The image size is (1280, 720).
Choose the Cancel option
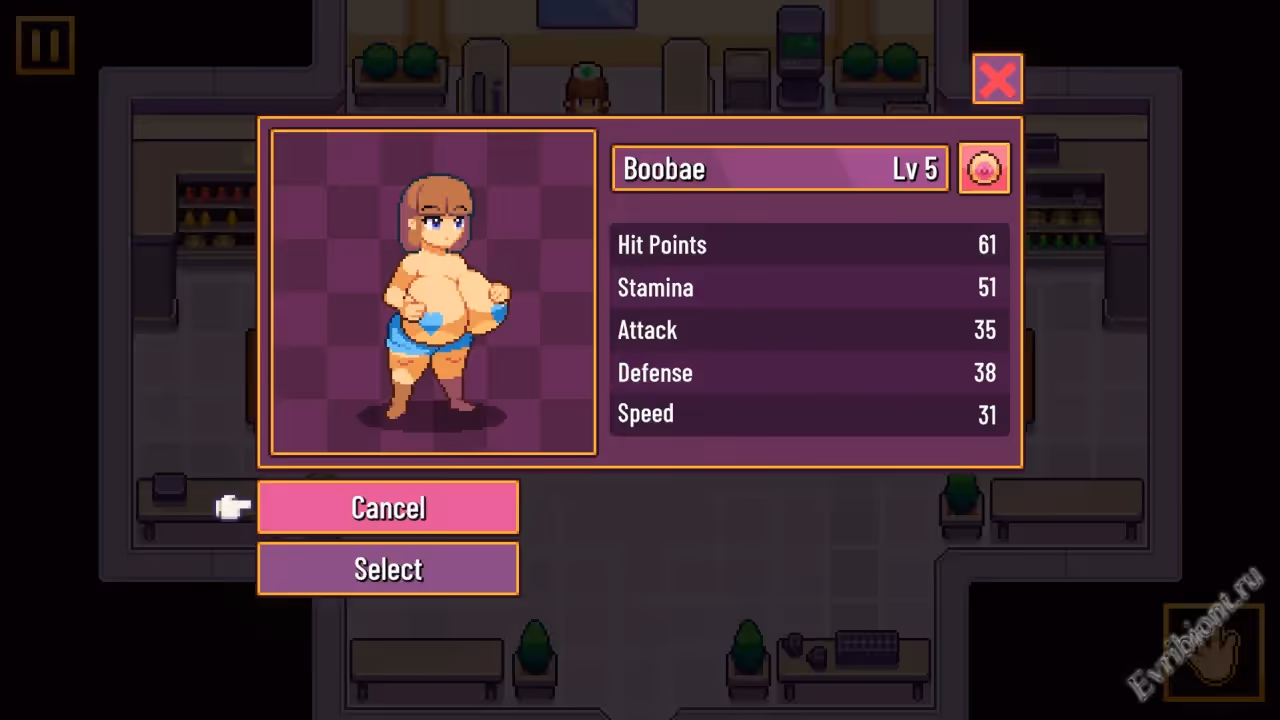pos(388,508)
